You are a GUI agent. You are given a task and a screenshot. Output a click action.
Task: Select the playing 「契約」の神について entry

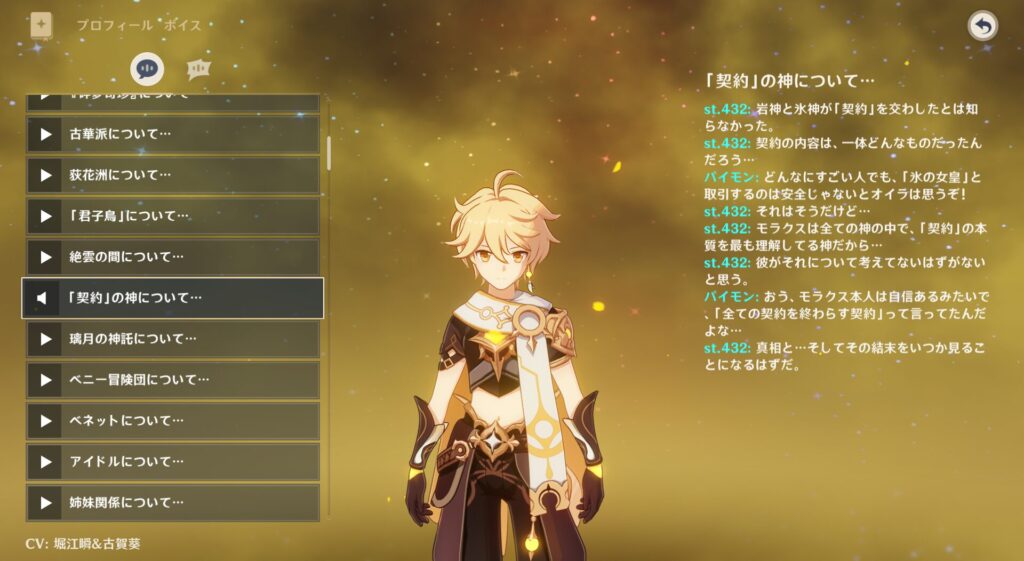coord(172,298)
